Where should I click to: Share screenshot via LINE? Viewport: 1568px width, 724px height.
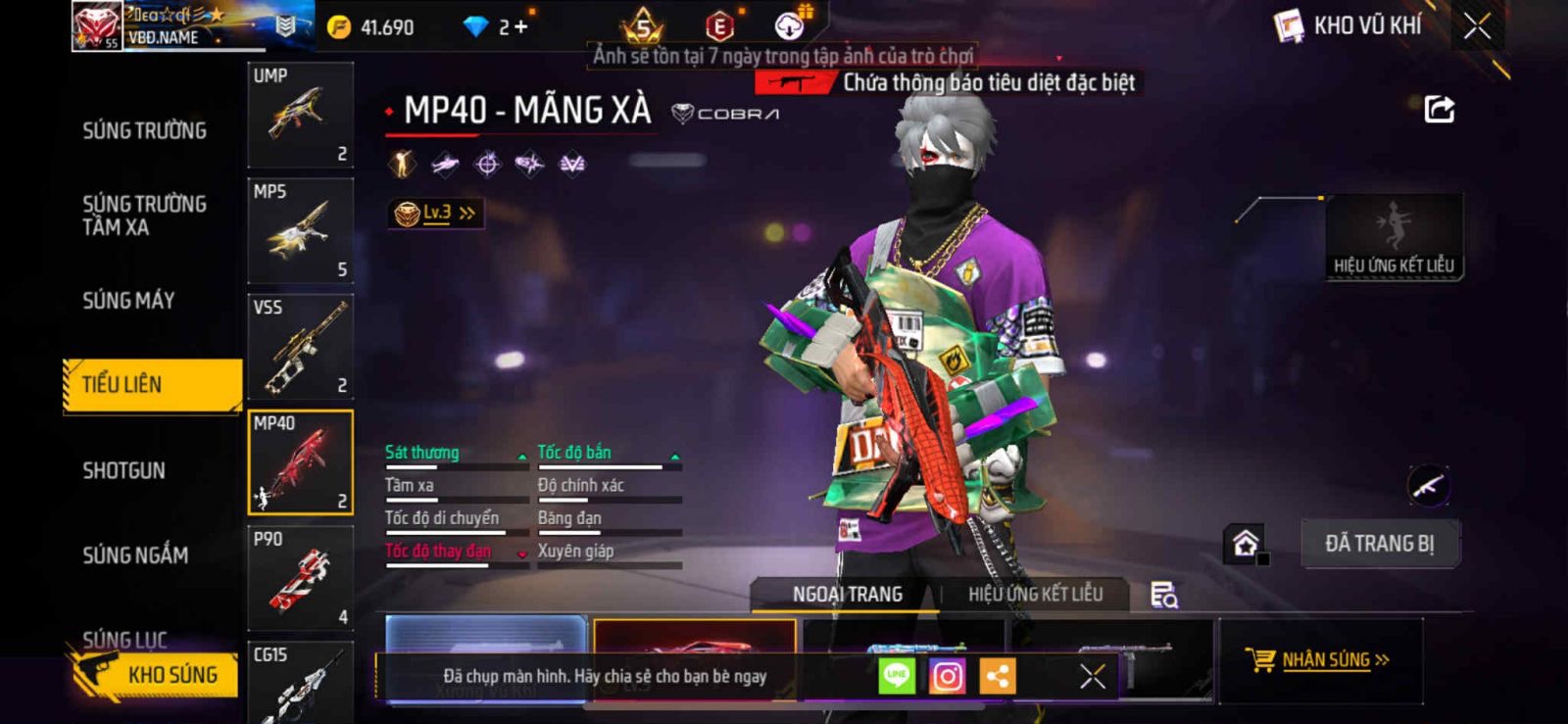click(x=896, y=676)
